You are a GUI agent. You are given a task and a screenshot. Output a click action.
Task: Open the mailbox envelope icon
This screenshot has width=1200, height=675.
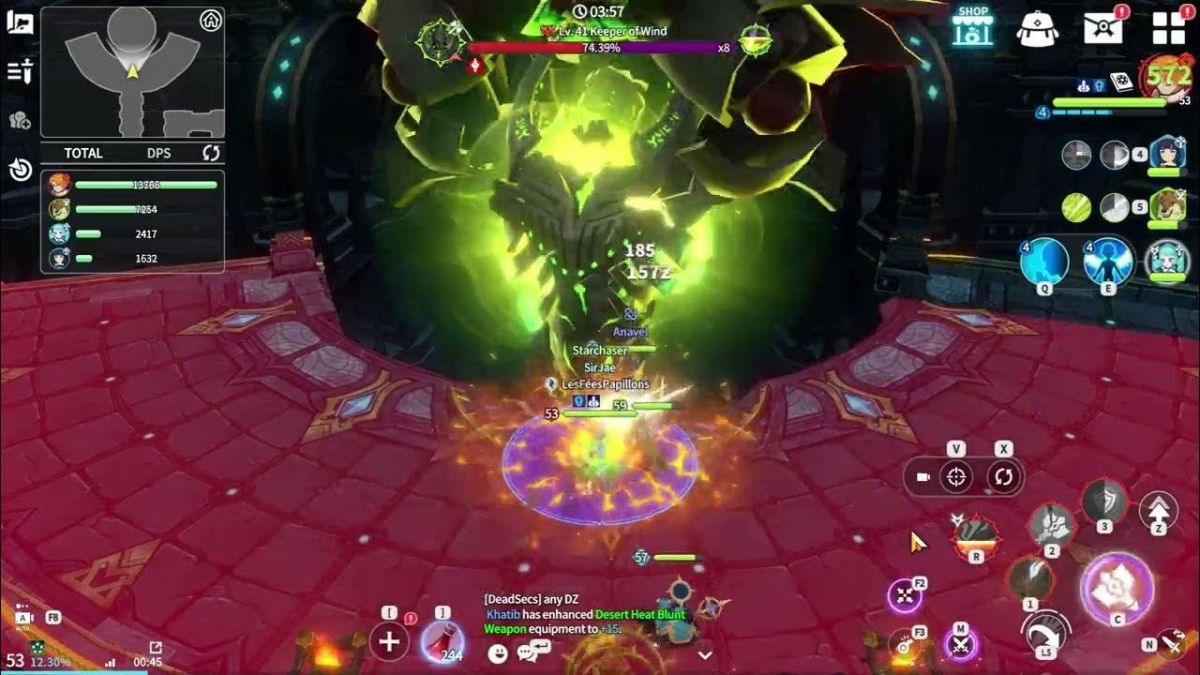1103,27
